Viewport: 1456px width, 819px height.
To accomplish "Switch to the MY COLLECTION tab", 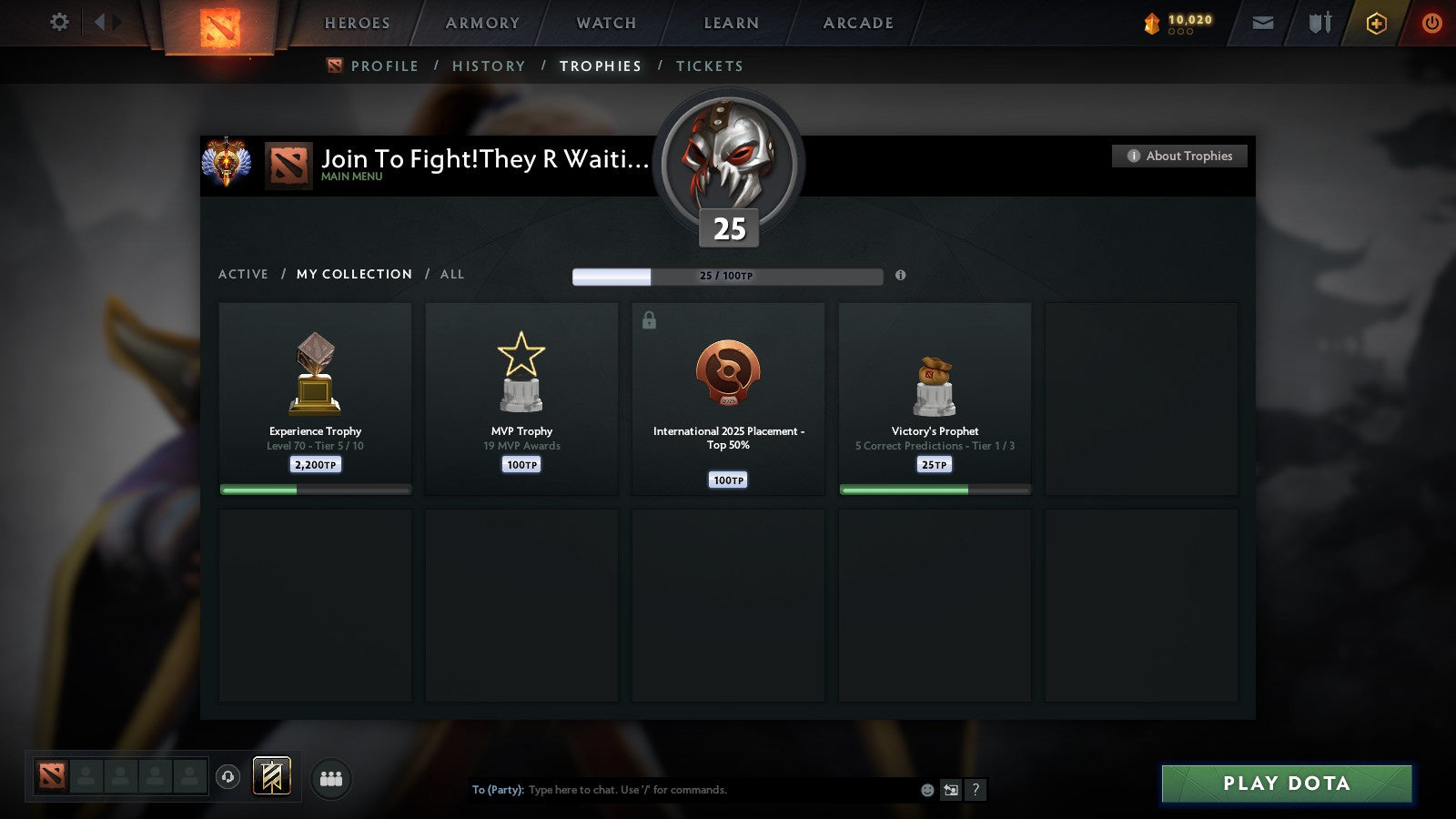I will coord(353,274).
